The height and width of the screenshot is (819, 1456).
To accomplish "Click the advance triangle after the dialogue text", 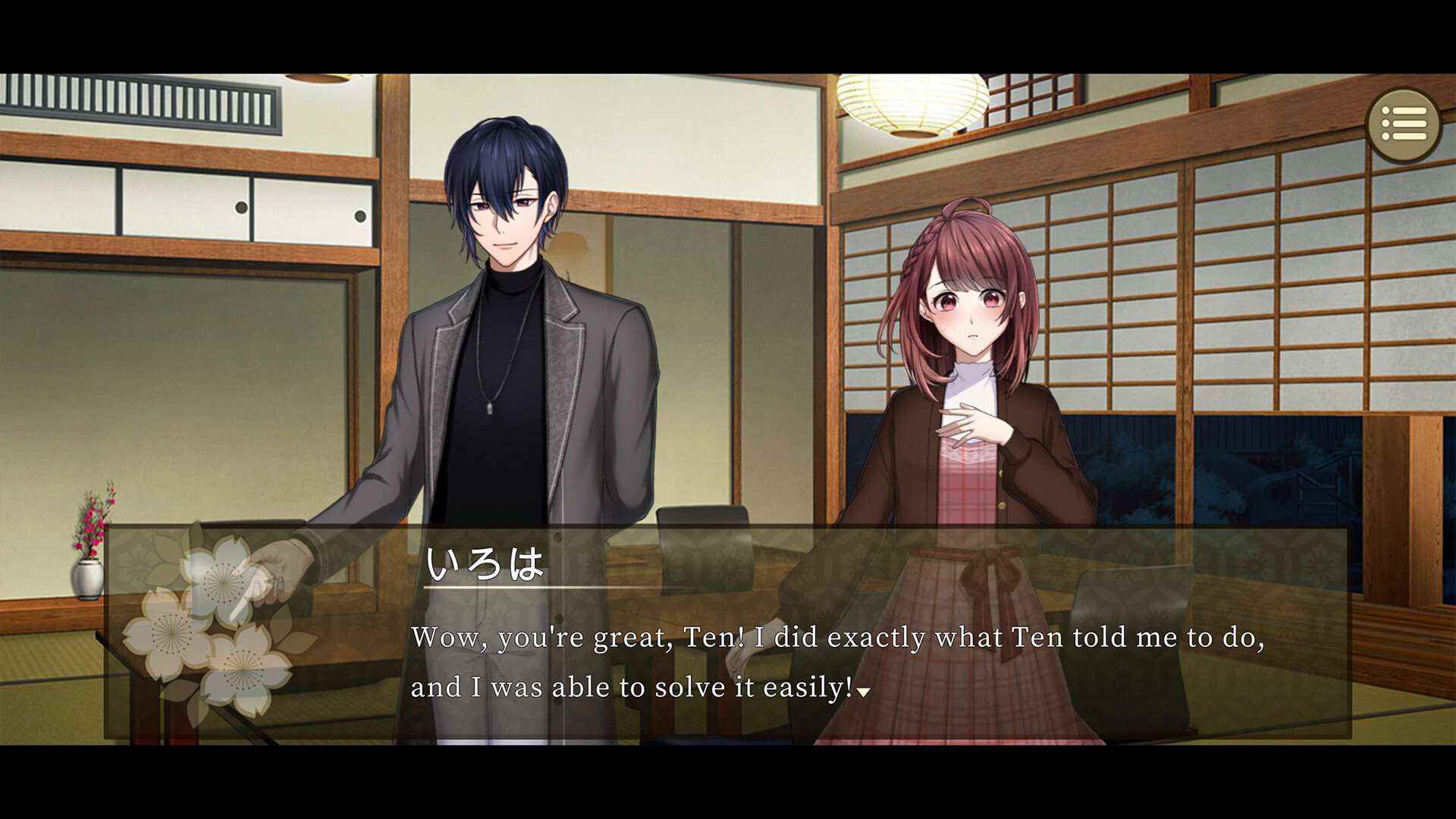I will (x=864, y=692).
